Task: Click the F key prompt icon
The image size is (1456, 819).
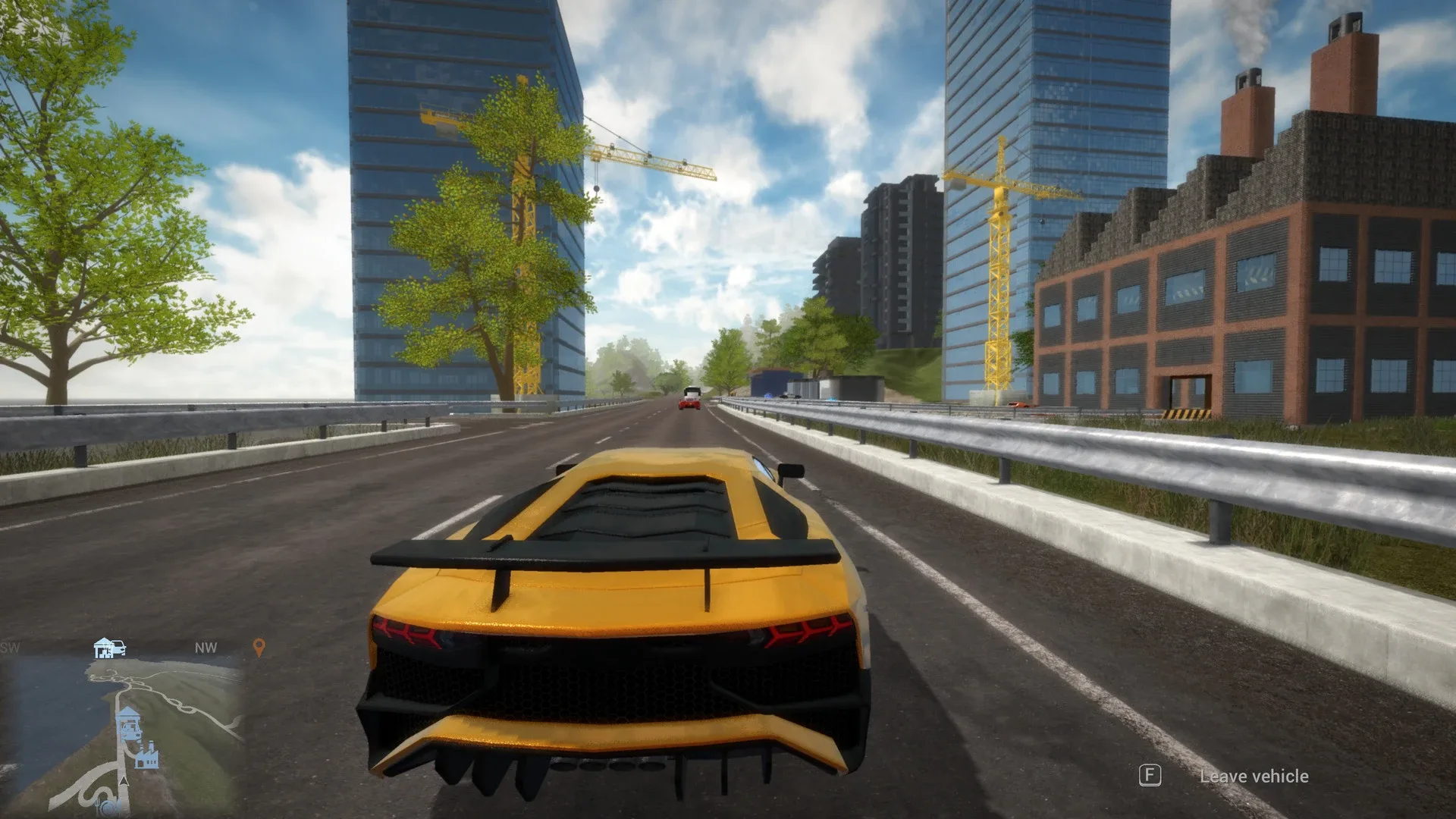Action: (1150, 777)
